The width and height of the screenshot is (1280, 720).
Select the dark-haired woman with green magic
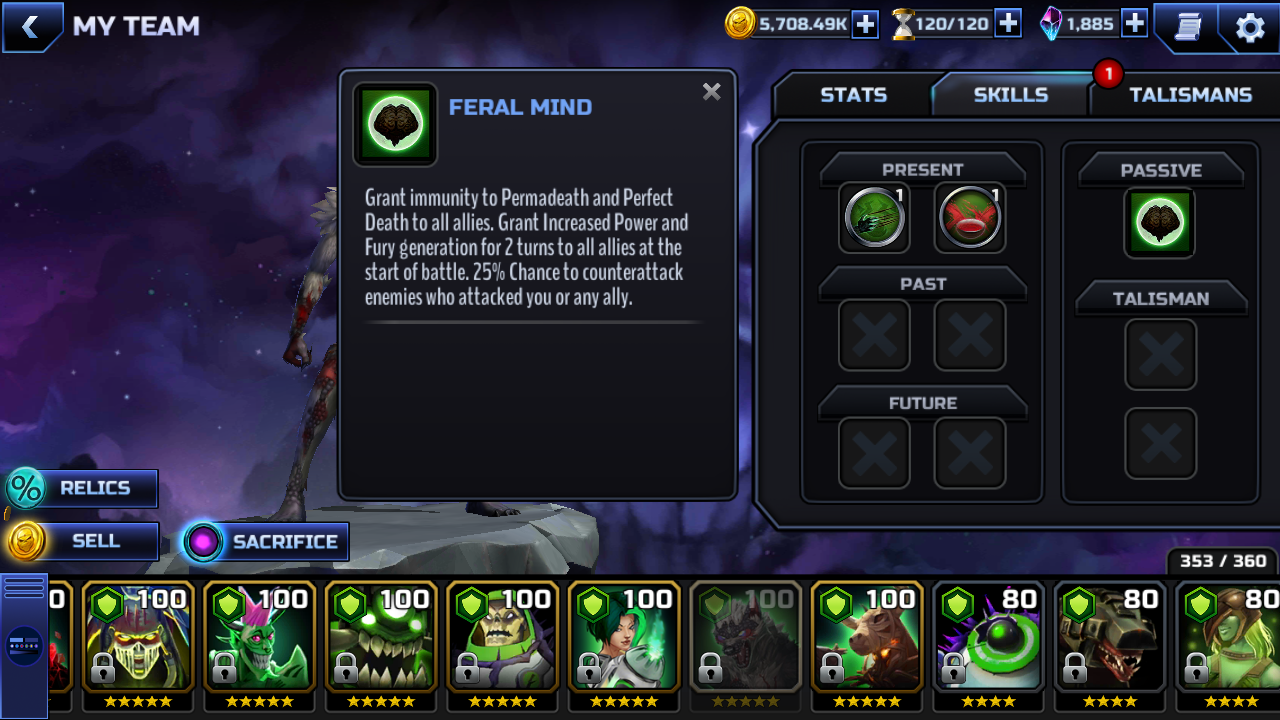click(624, 637)
